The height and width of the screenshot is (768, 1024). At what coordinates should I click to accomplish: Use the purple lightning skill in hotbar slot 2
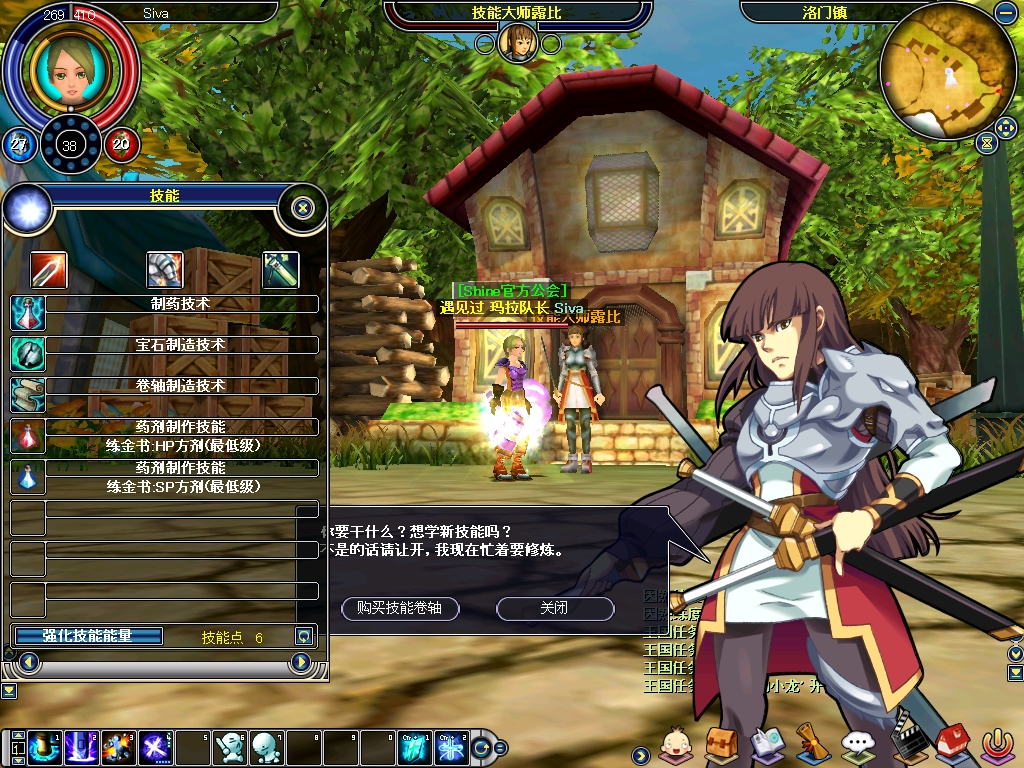pyautogui.click(x=80, y=747)
